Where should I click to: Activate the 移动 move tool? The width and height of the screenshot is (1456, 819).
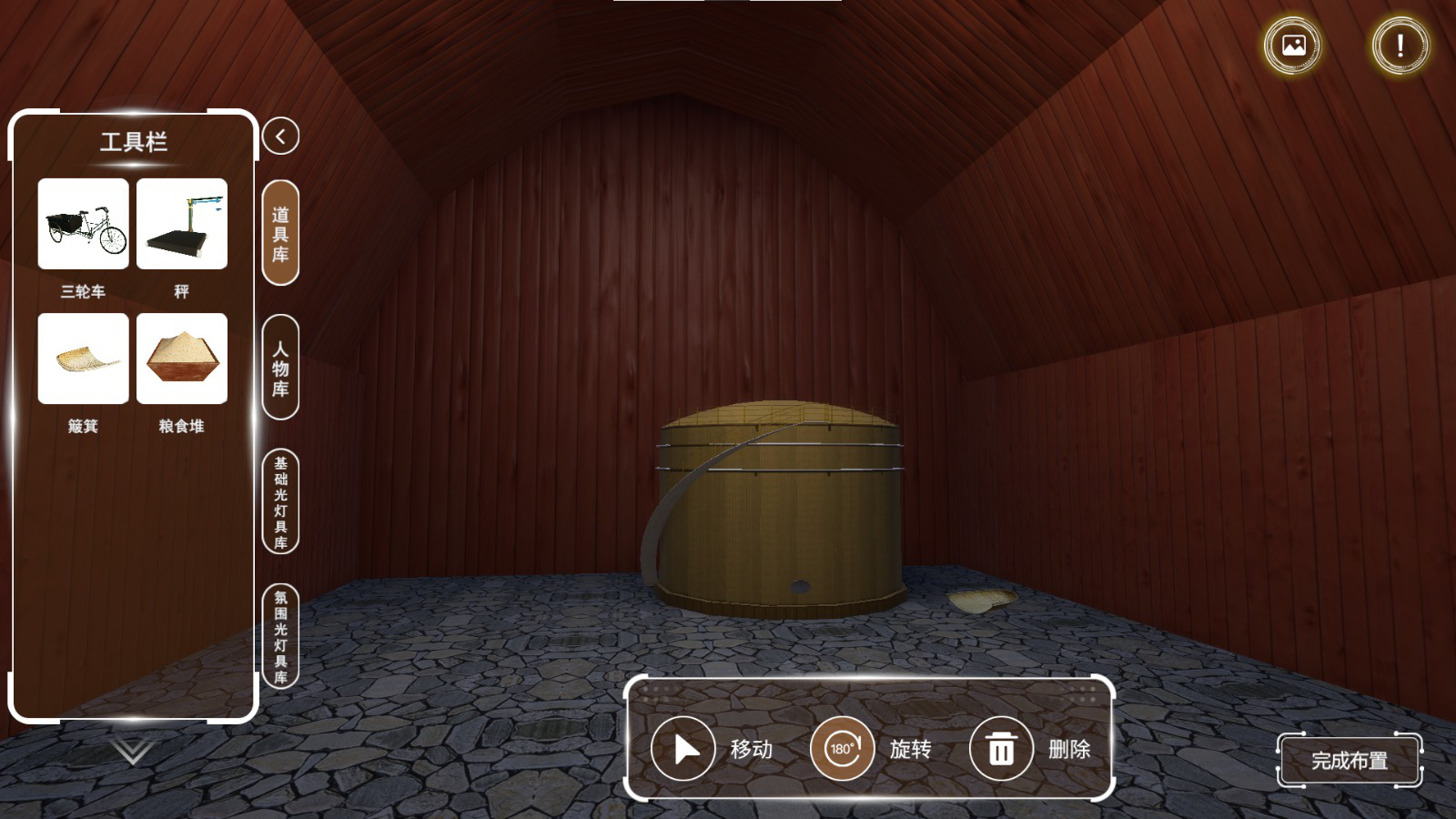683,749
